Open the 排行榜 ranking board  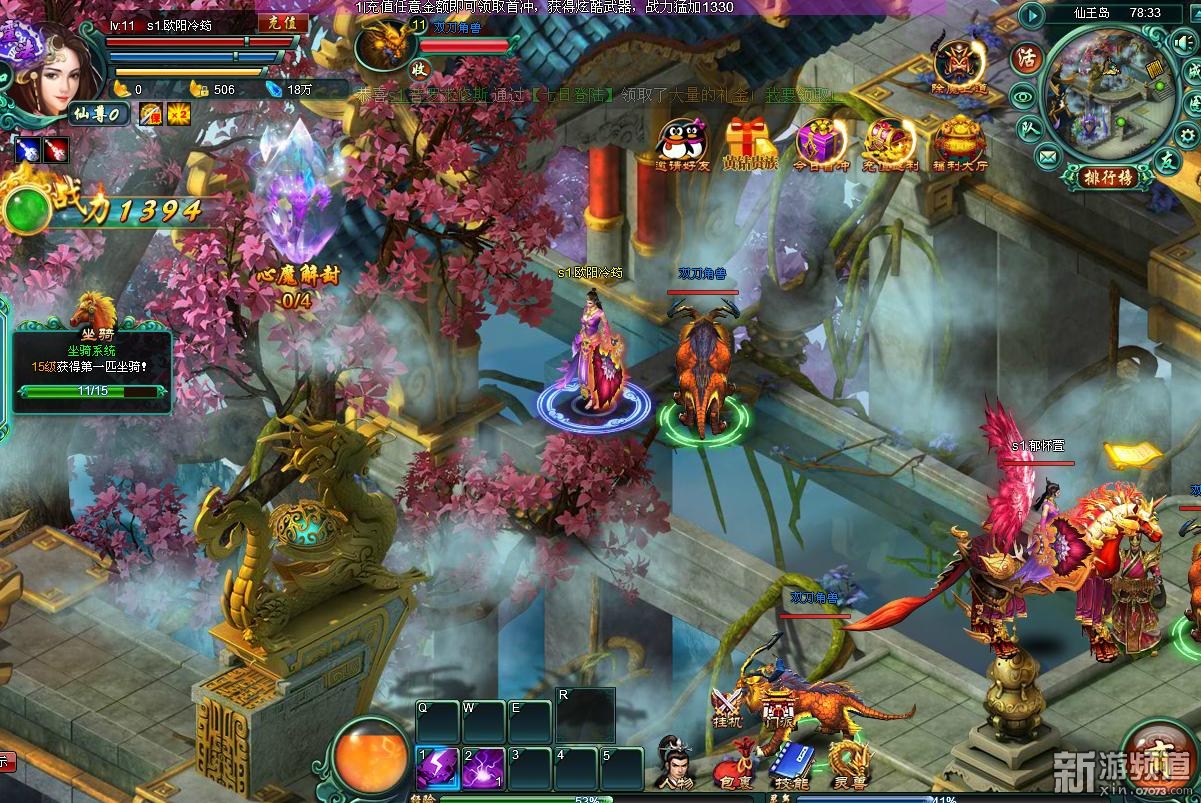(x=1106, y=177)
